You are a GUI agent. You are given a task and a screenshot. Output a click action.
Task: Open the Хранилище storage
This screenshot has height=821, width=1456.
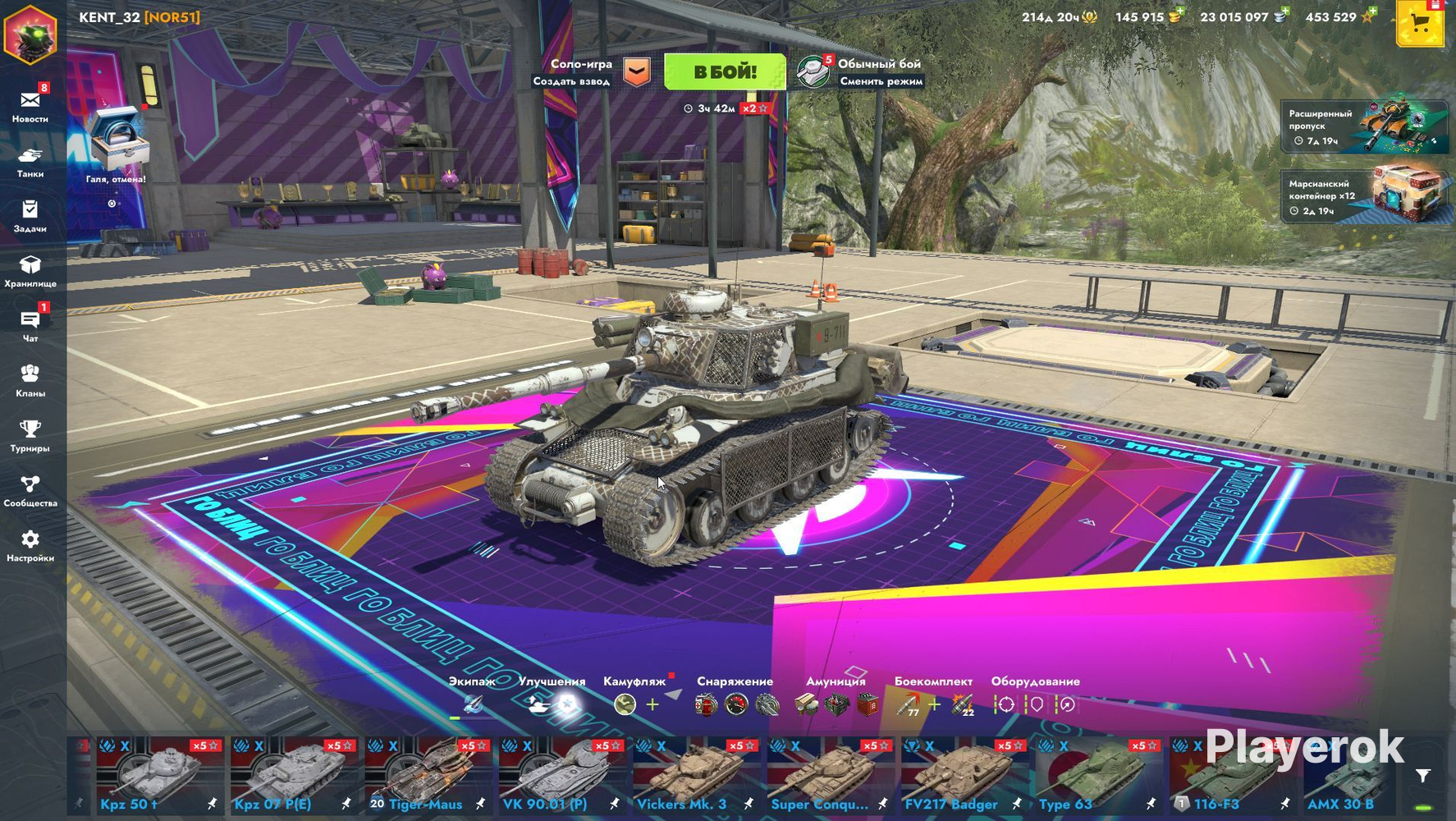[x=30, y=271]
